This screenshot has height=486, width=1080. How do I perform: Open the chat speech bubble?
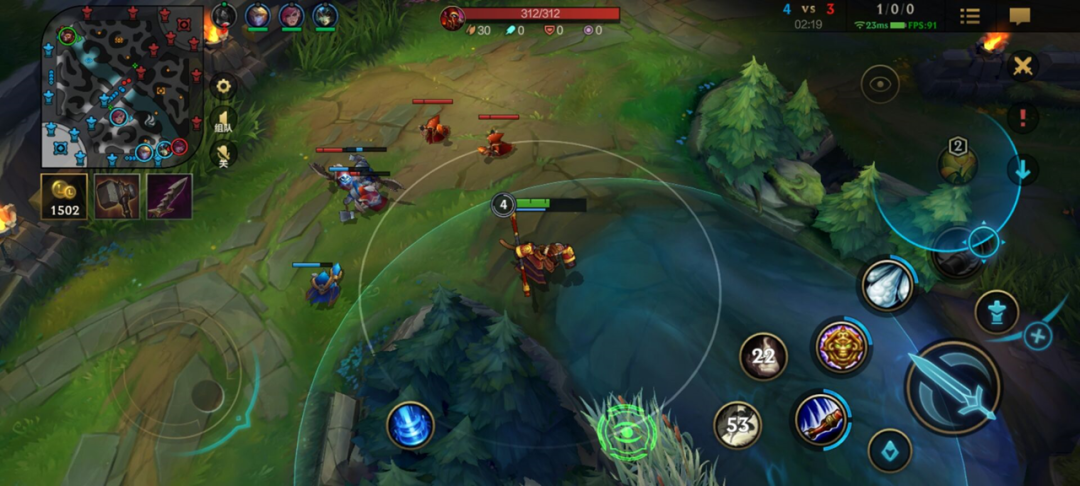pos(1020,16)
